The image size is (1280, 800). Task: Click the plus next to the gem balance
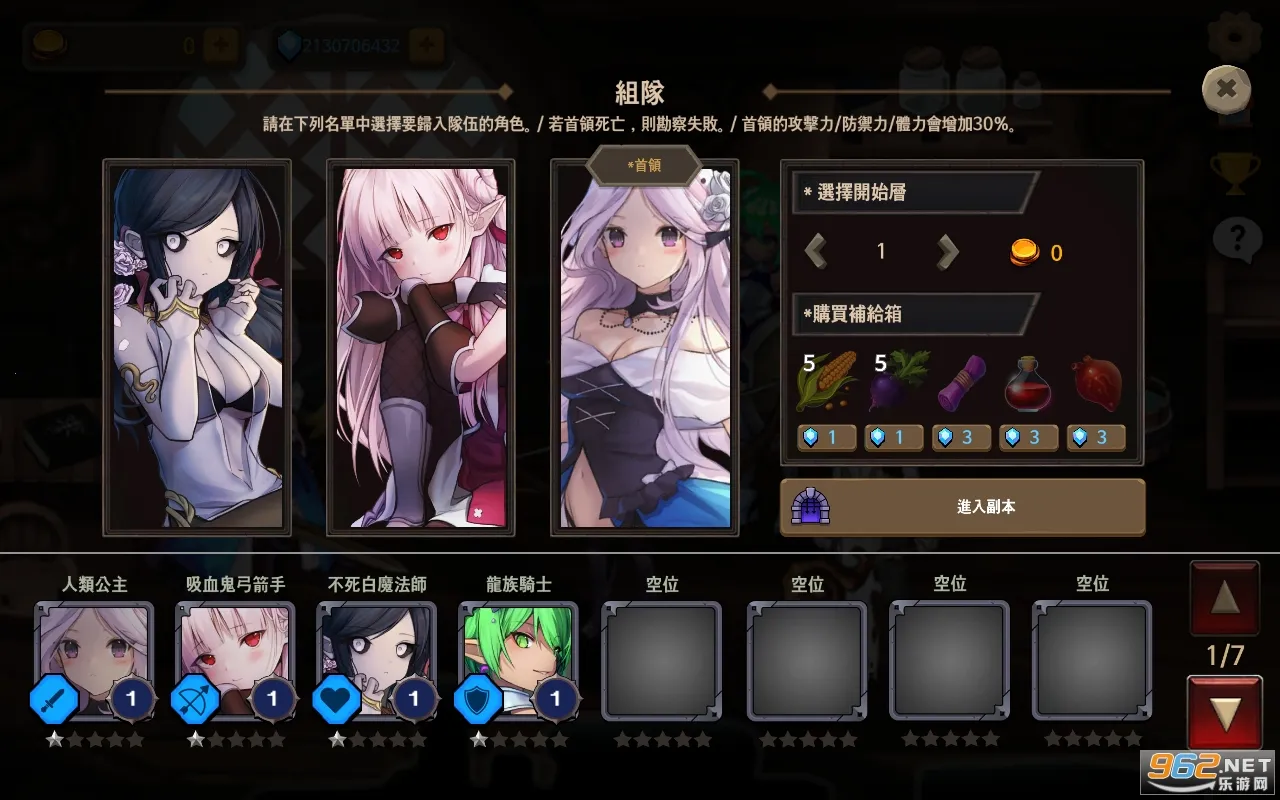coord(426,43)
